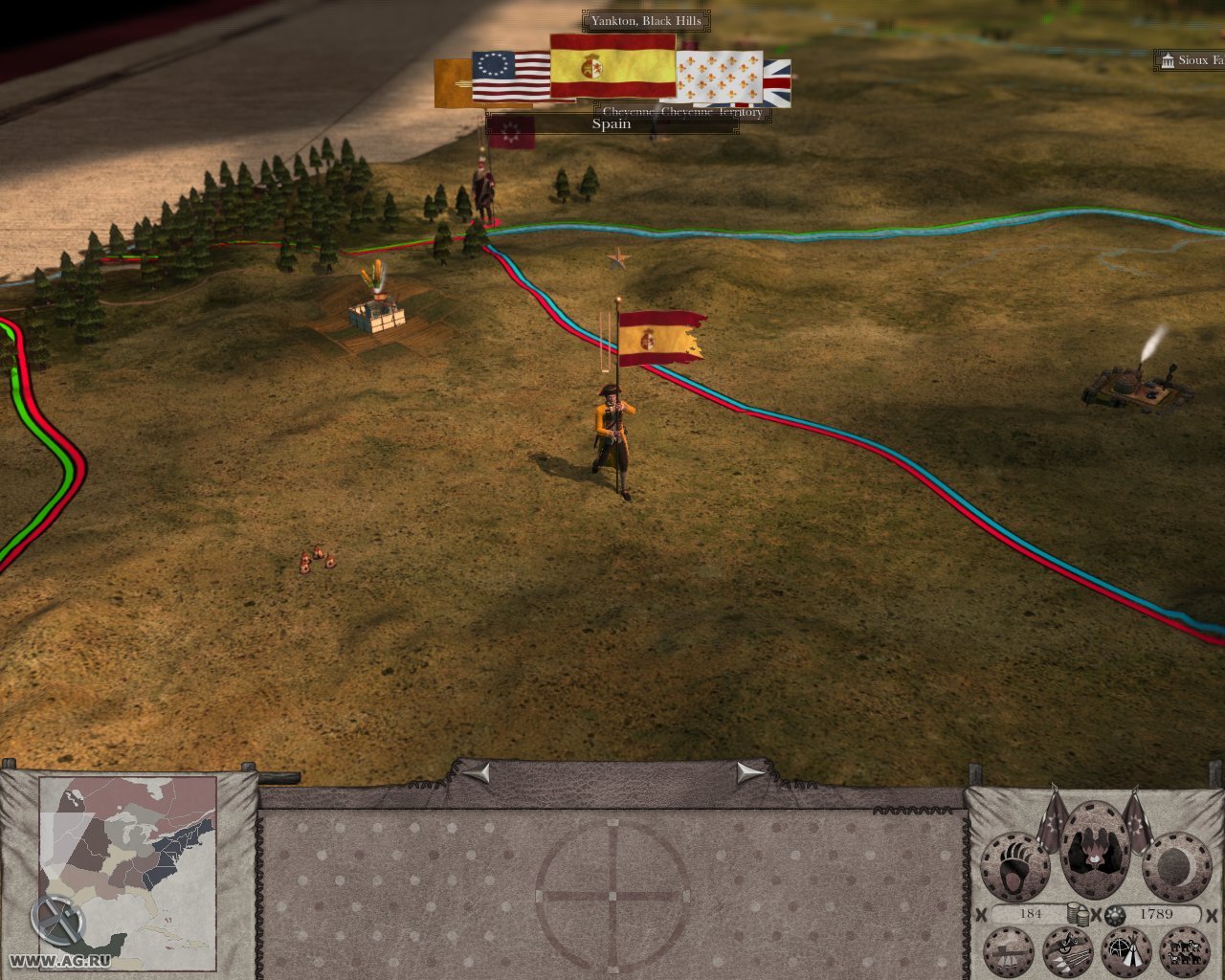Select the British Union Jack flag
This screenshot has width=1225, height=980.
778,82
